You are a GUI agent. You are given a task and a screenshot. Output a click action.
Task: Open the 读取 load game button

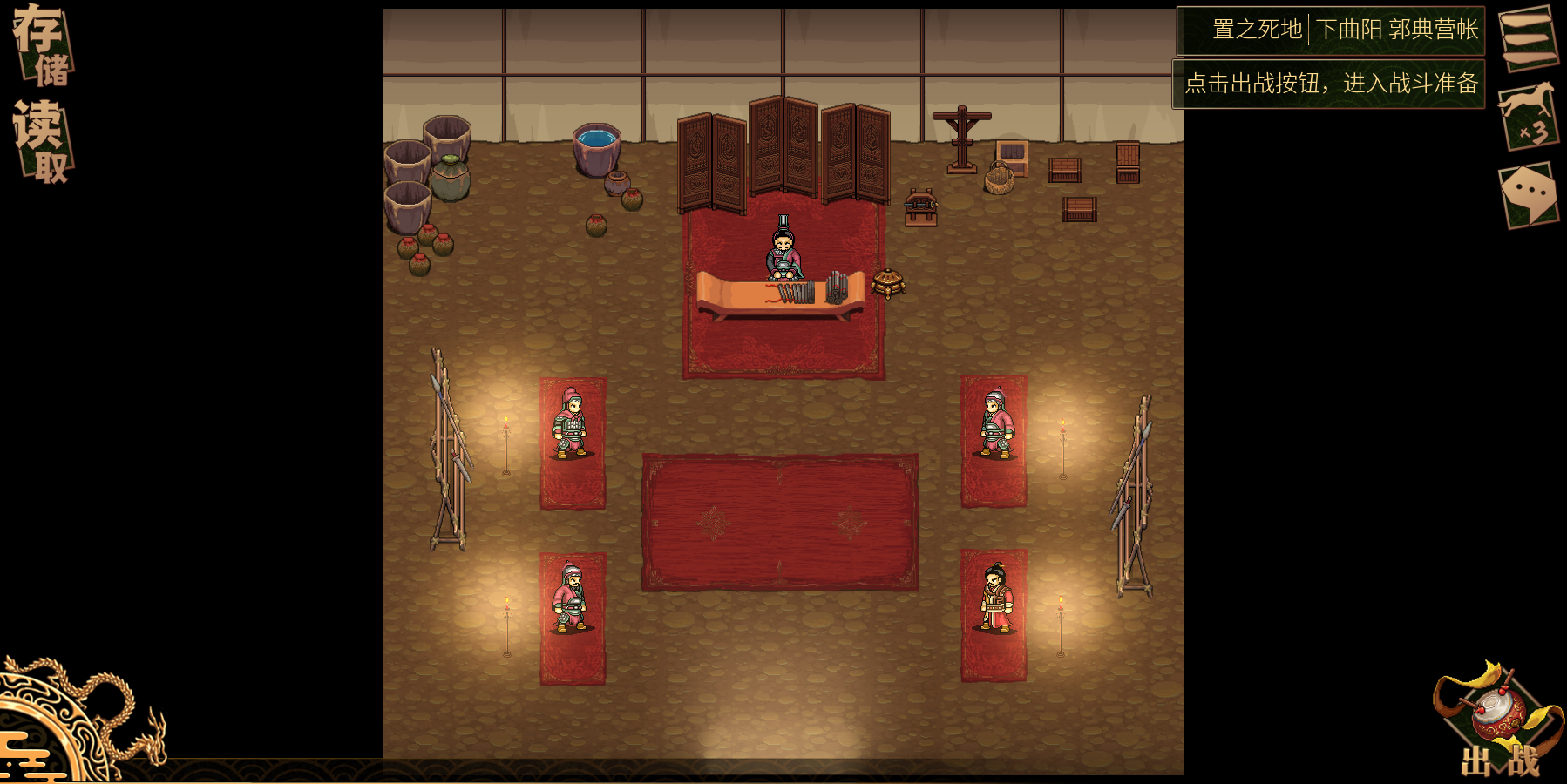coord(41,141)
